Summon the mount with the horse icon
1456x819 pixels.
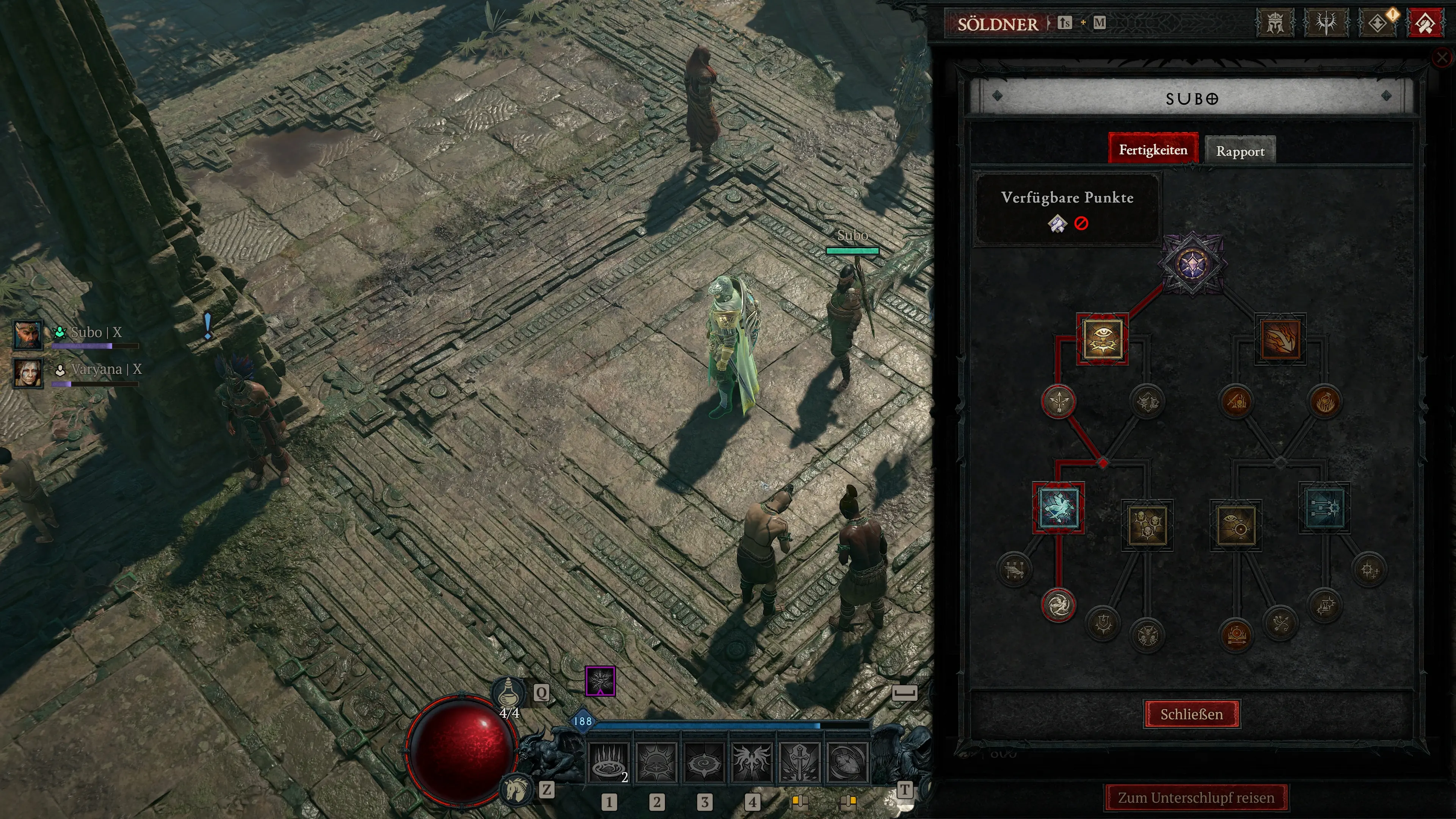click(x=516, y=789)
